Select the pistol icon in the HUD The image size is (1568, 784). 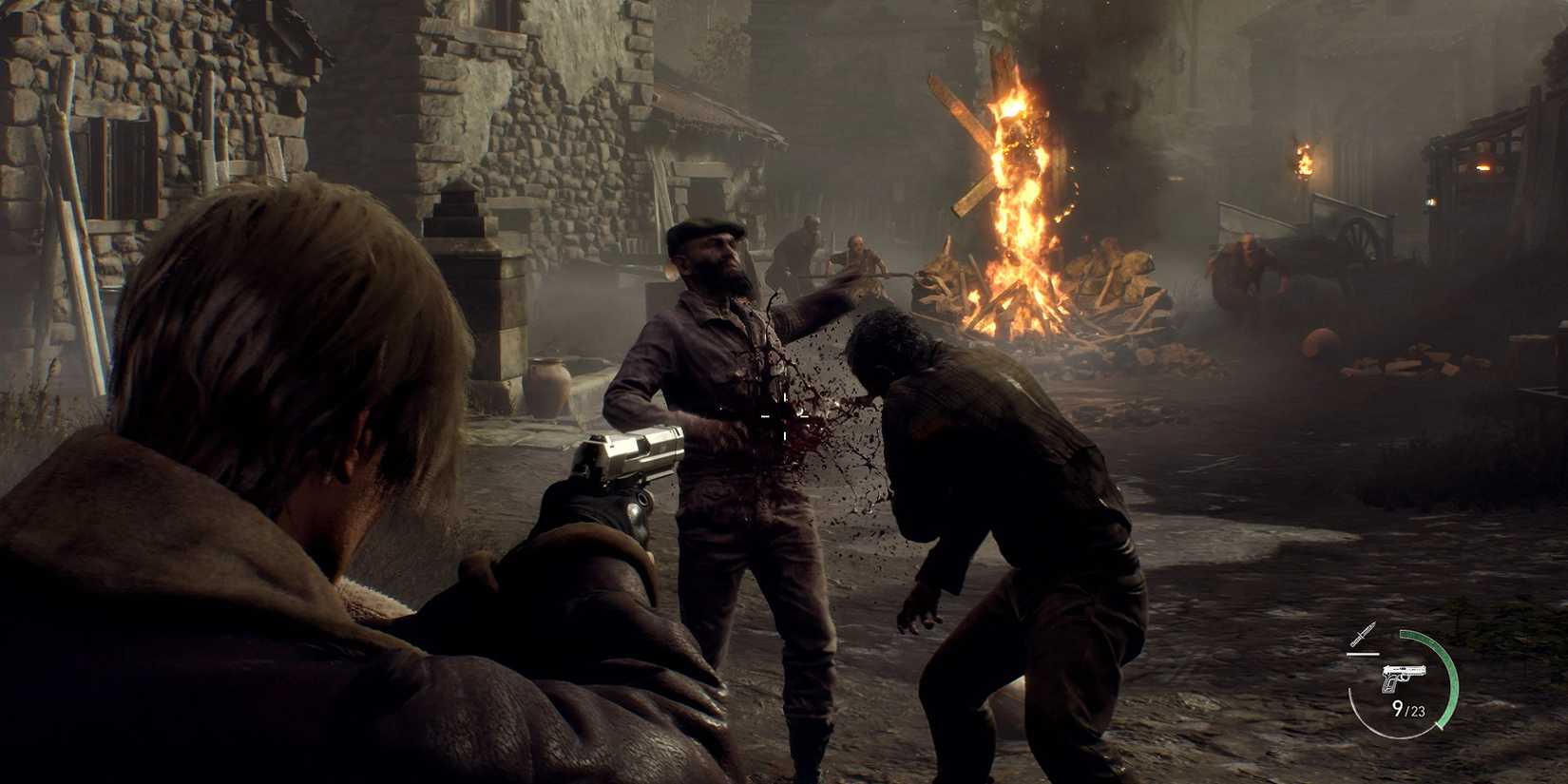(1405, 679)
